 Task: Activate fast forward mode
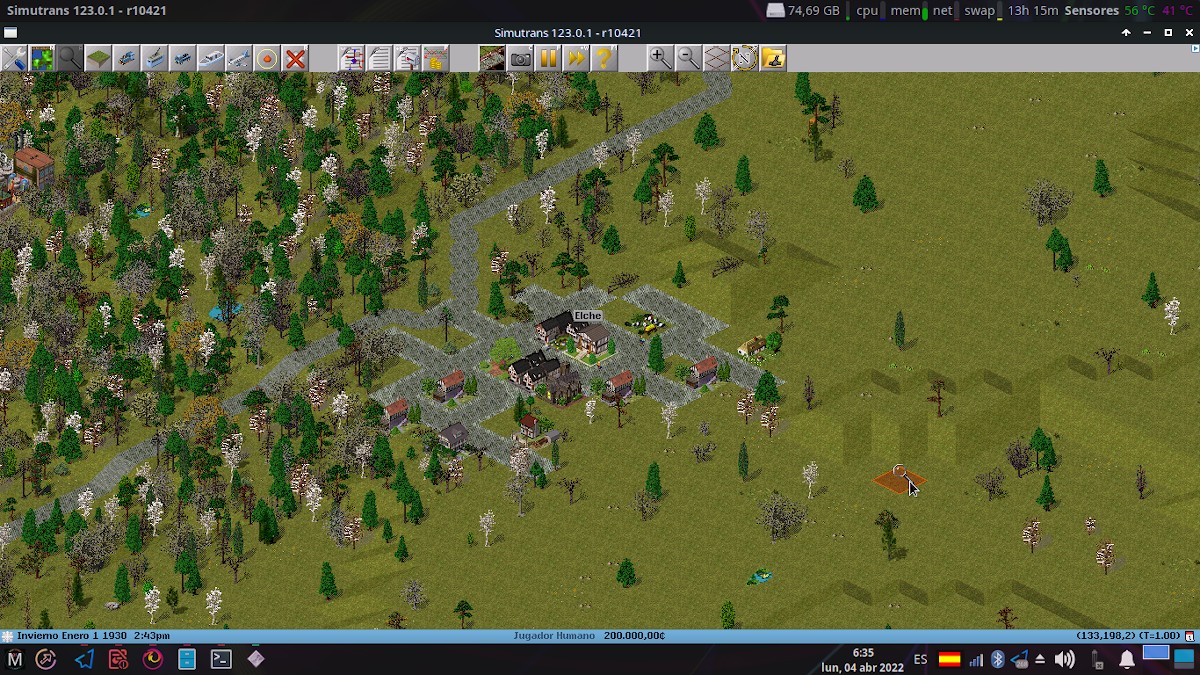pyautogui.click(x=576, y=58)
